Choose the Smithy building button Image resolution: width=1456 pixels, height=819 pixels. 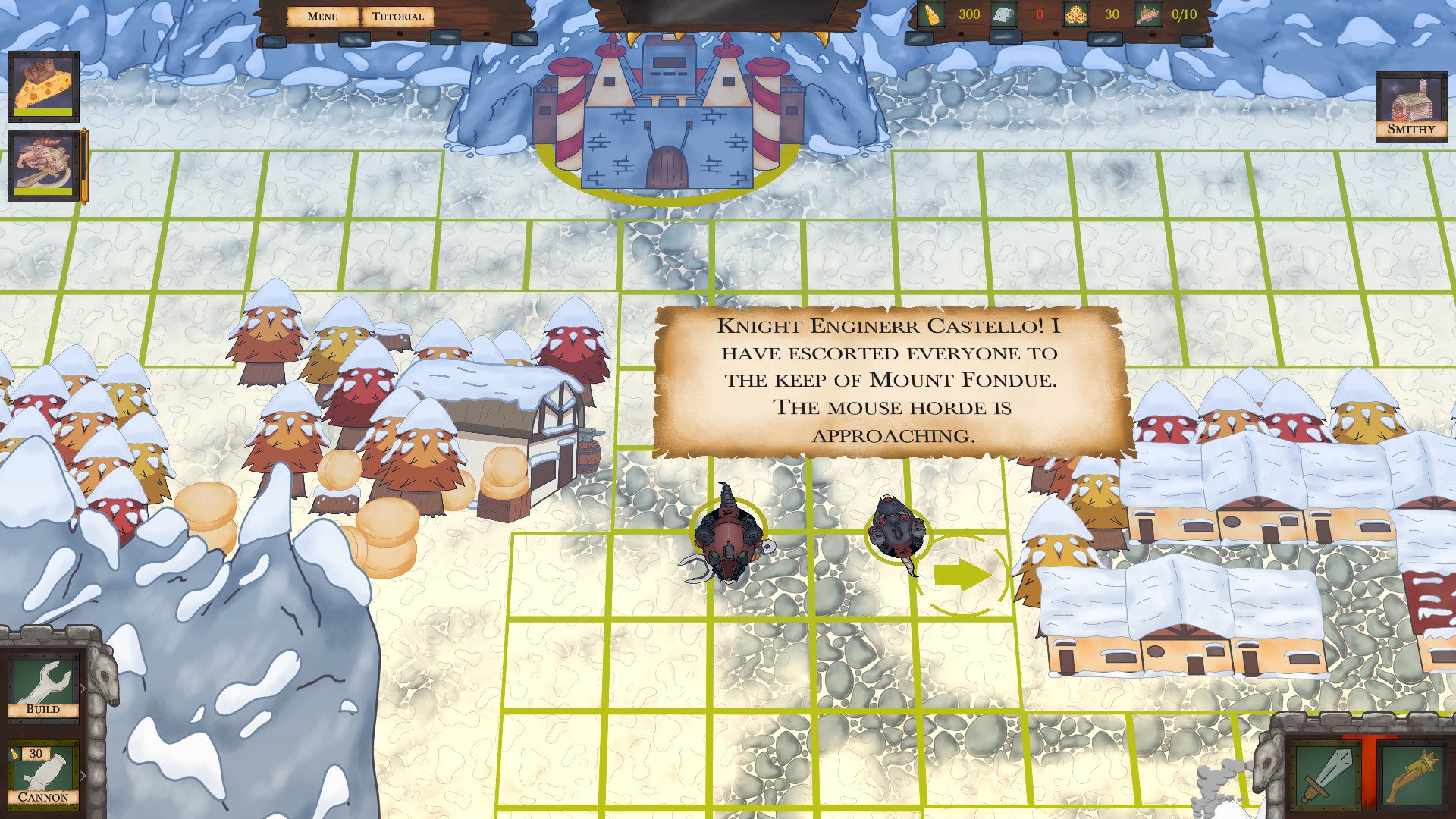[1410, 107]
